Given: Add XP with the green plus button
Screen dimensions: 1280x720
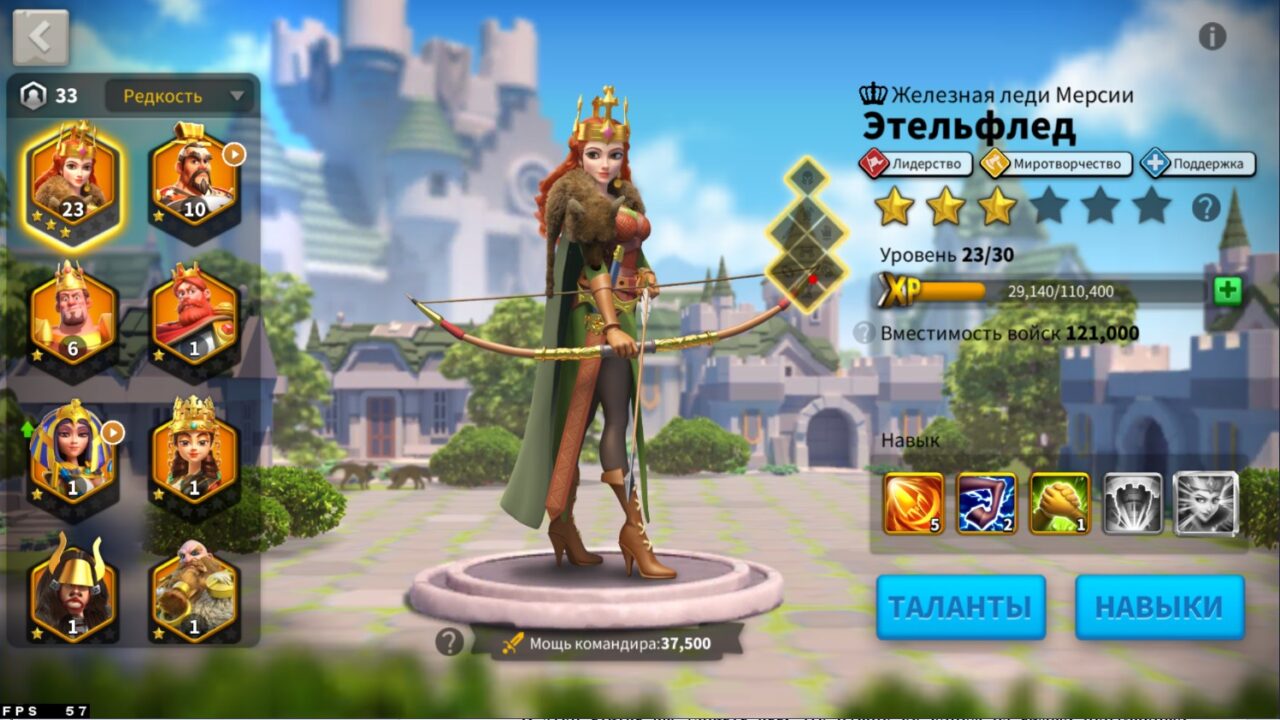Looking at the screenshot, I should 1227,291.
